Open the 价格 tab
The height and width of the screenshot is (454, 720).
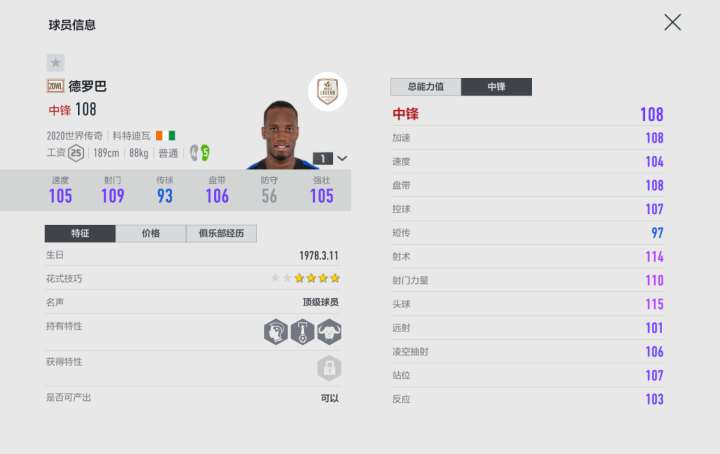pos(151,233)
